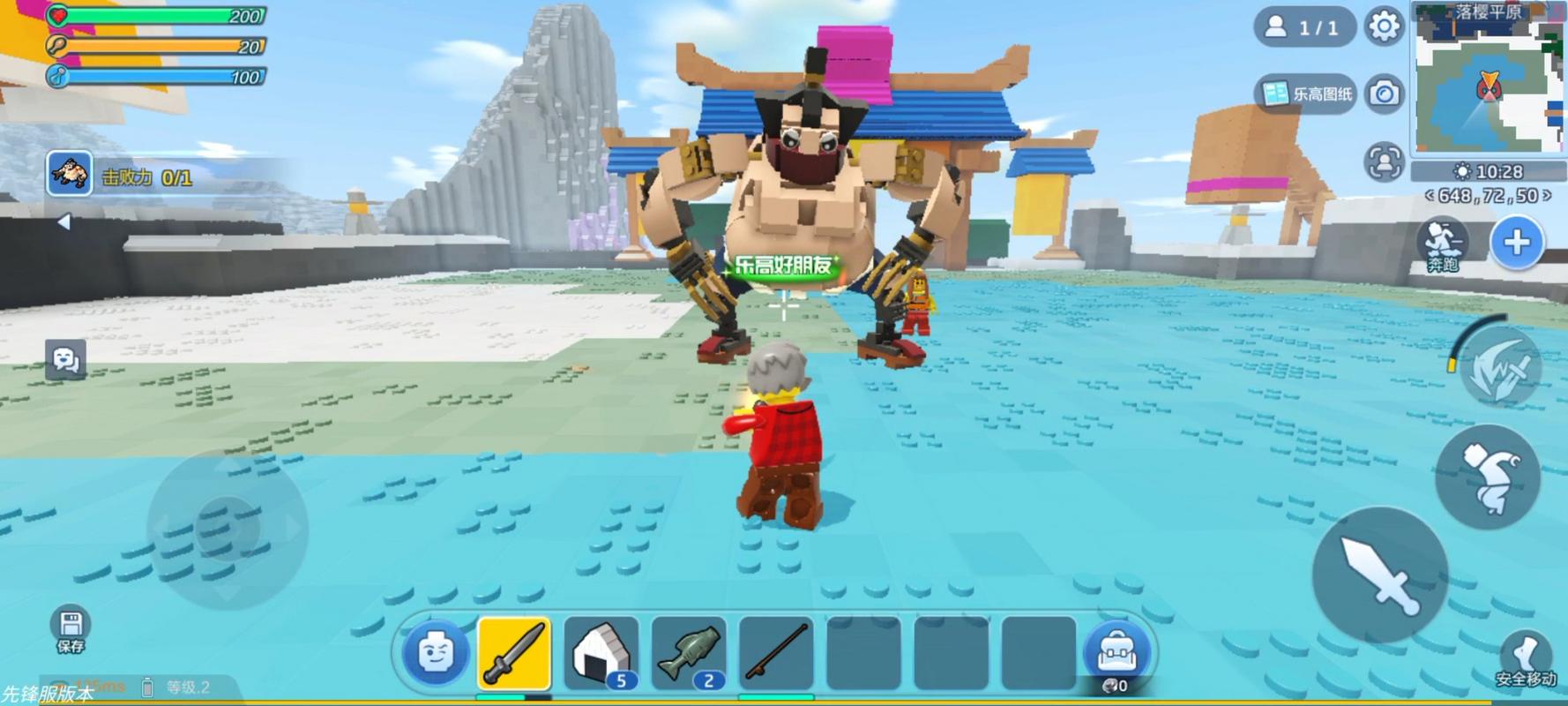Select the fish hotbar slot
Image resolution: width=1568 pixels, height=706 pixels.
pyautogui.click(x=689, y=654)
